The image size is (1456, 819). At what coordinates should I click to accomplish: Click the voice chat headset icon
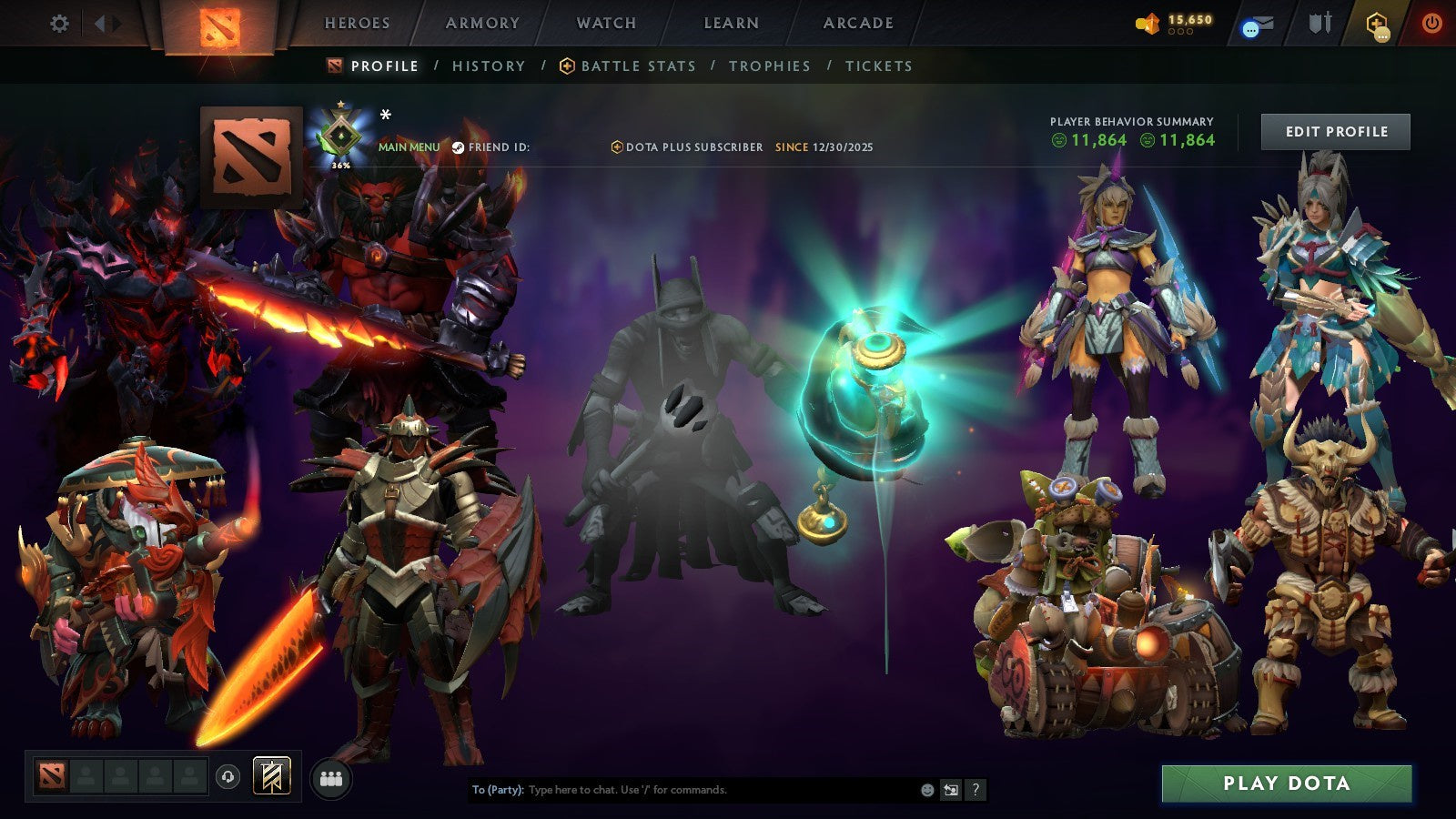pos(227,775)
